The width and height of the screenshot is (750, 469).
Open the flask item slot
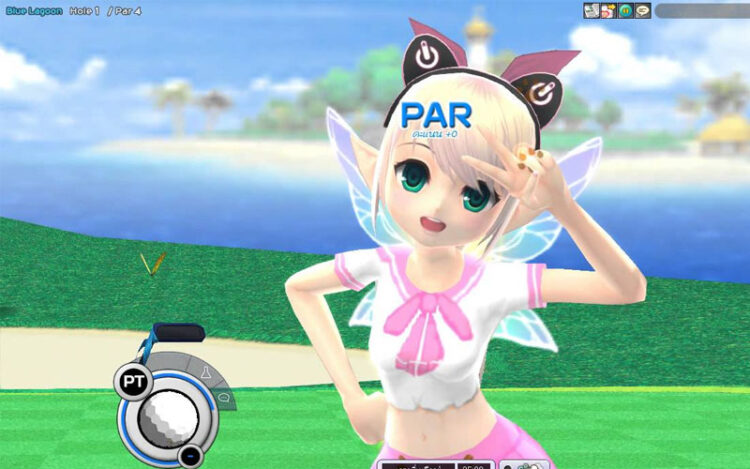click(x=203, y=373)
